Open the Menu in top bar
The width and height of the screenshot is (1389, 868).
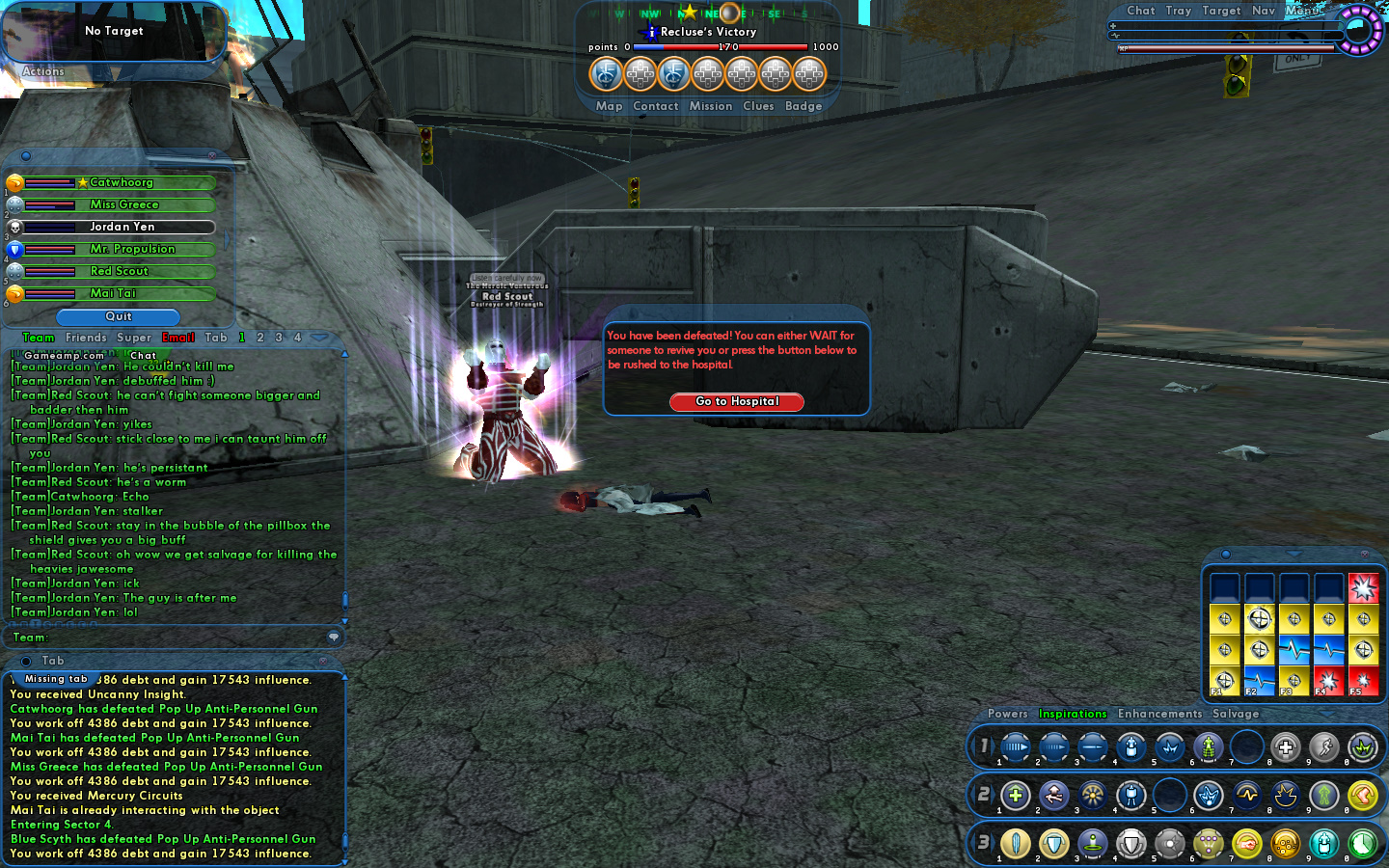click(1303, 11)
